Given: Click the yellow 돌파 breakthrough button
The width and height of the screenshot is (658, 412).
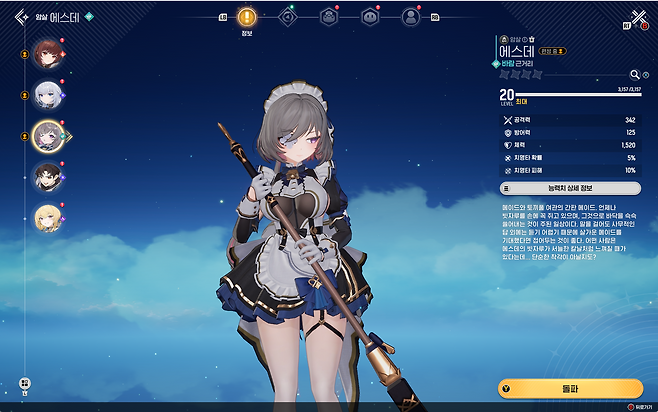Looking at the screenshot, I should (570, 388).
